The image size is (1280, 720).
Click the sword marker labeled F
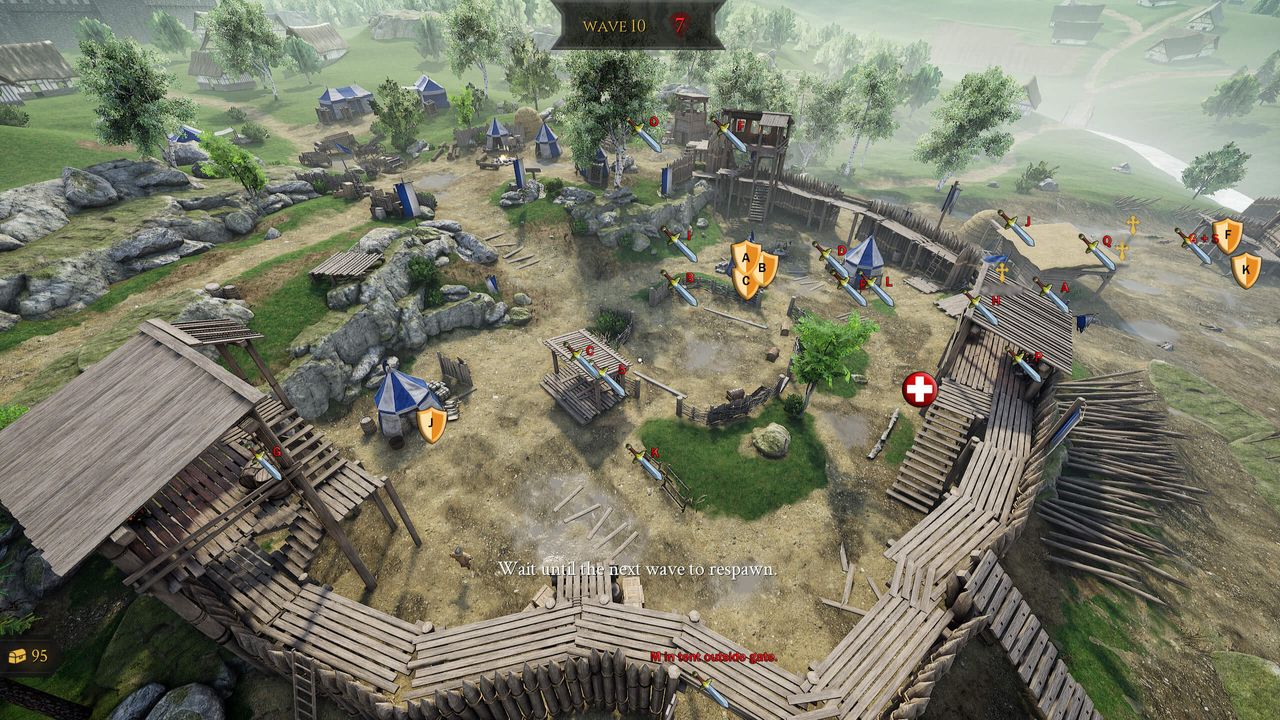729,135
